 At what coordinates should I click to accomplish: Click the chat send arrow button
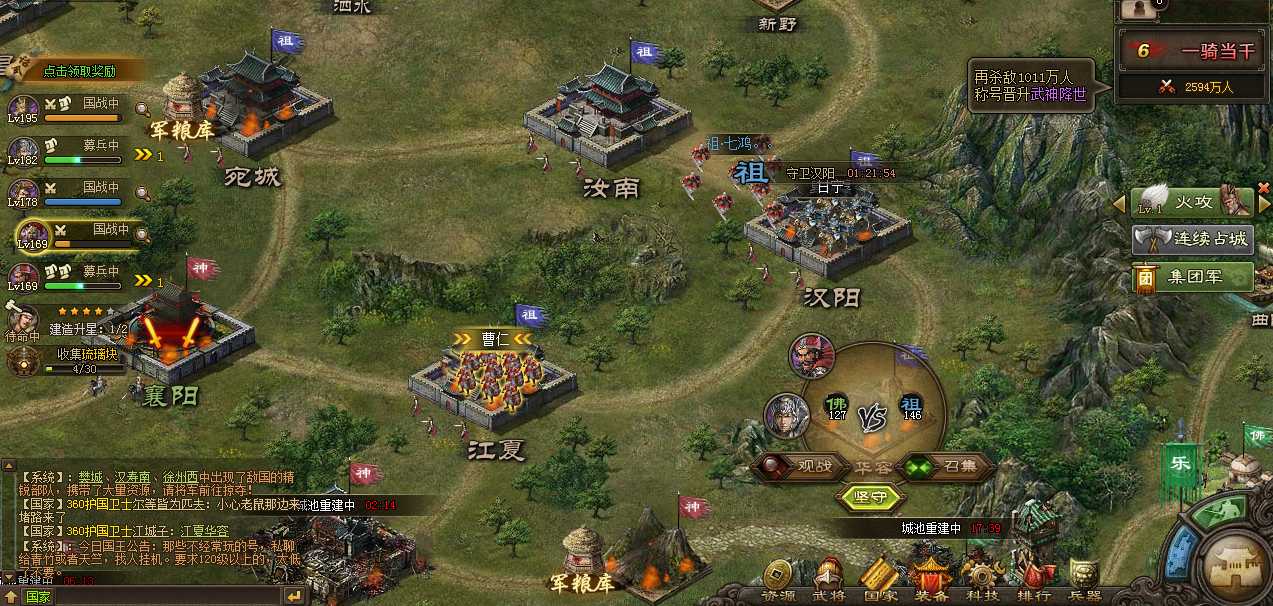click(x=293, y=596)
